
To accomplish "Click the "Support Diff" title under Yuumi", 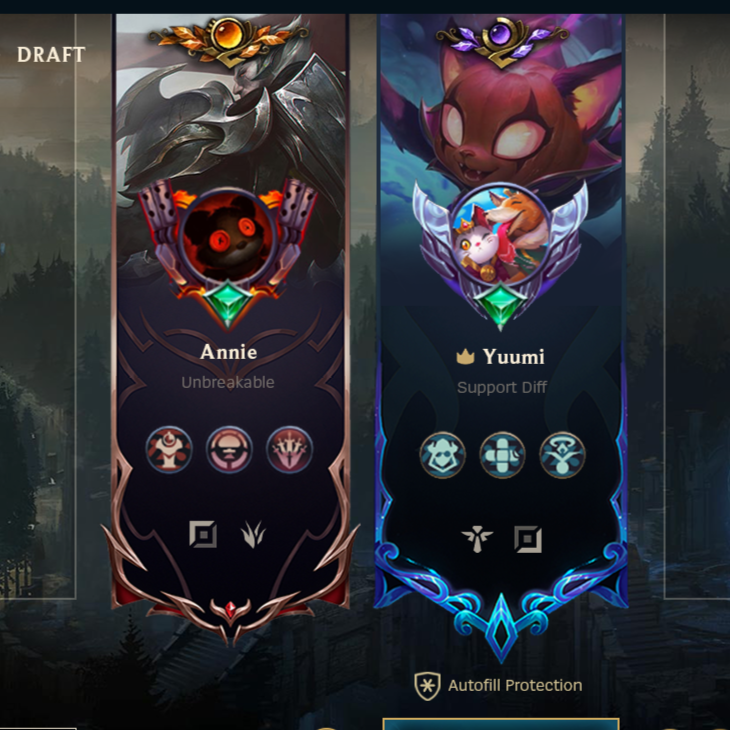I will point(502,387).
